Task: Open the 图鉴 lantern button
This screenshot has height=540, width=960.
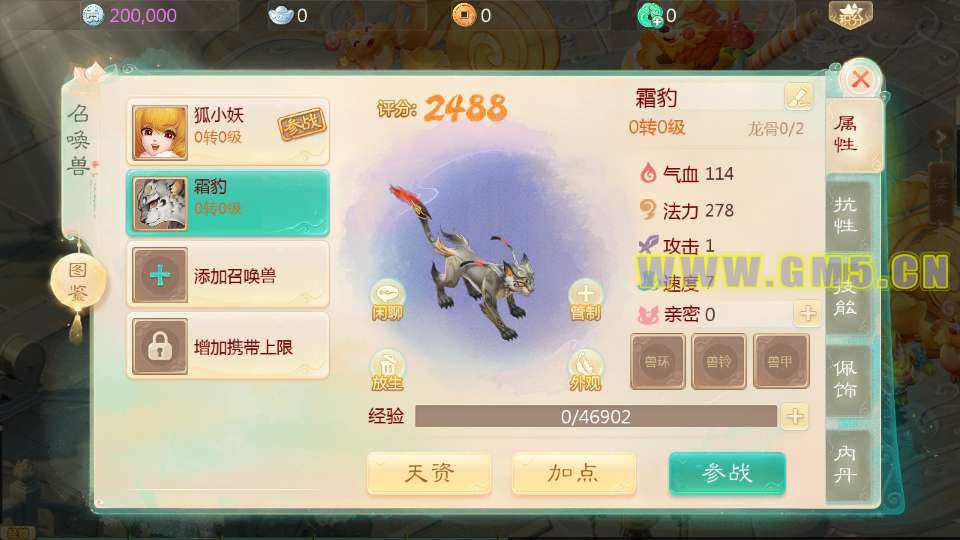Action: [78, 282]
